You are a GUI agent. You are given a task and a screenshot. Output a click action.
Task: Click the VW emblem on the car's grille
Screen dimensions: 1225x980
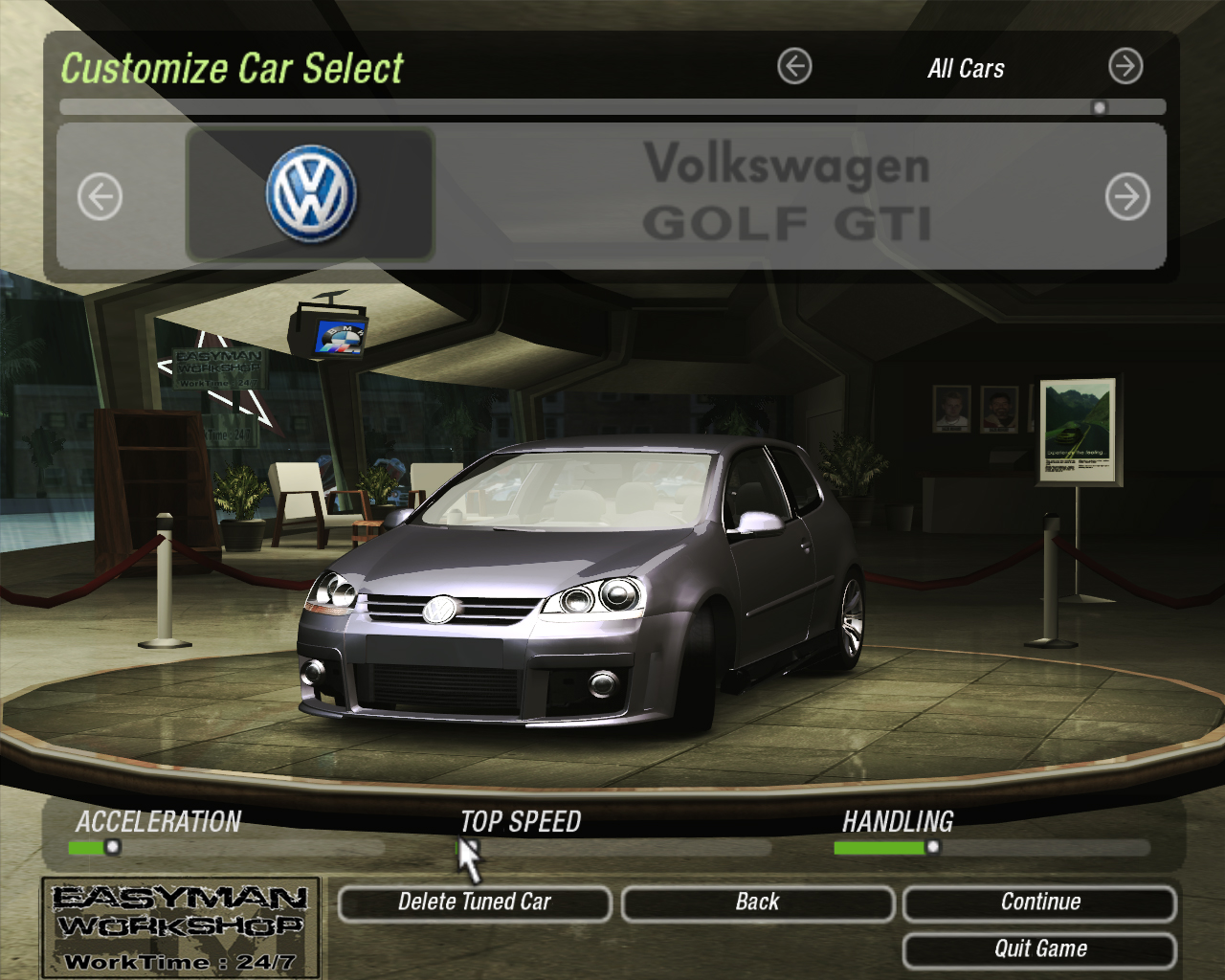coord(439,611)
